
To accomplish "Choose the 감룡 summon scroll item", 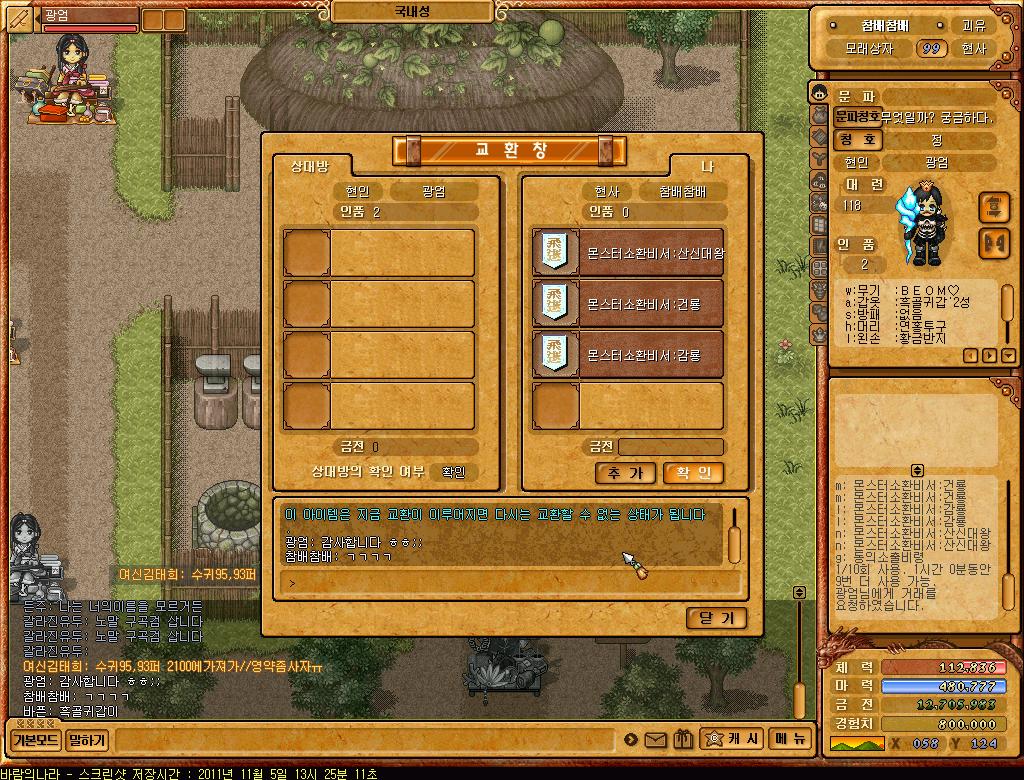I will point(628,355).
